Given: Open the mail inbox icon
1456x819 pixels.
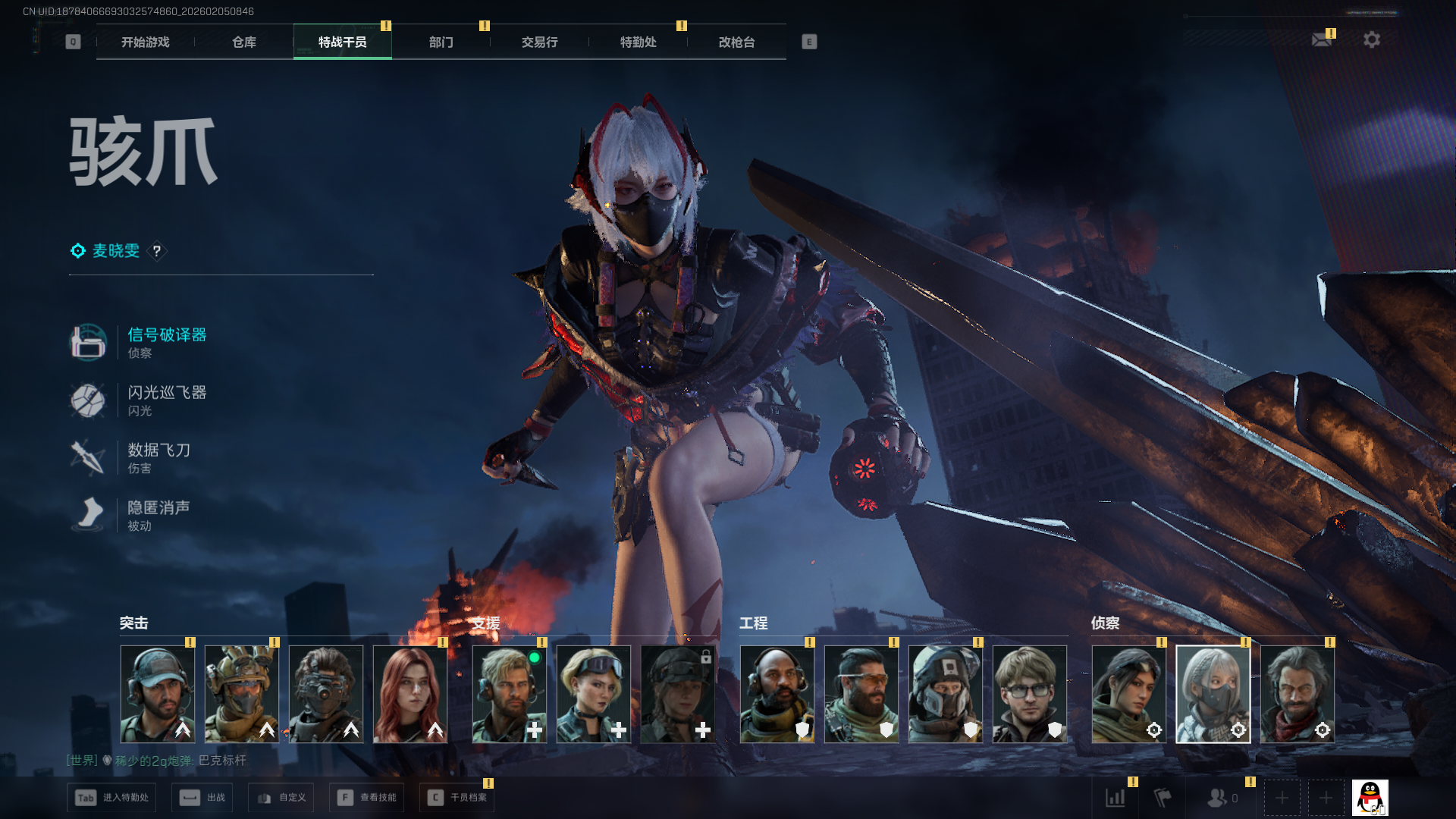Looking at the screenshot, I should click(x=1322, y=39).
